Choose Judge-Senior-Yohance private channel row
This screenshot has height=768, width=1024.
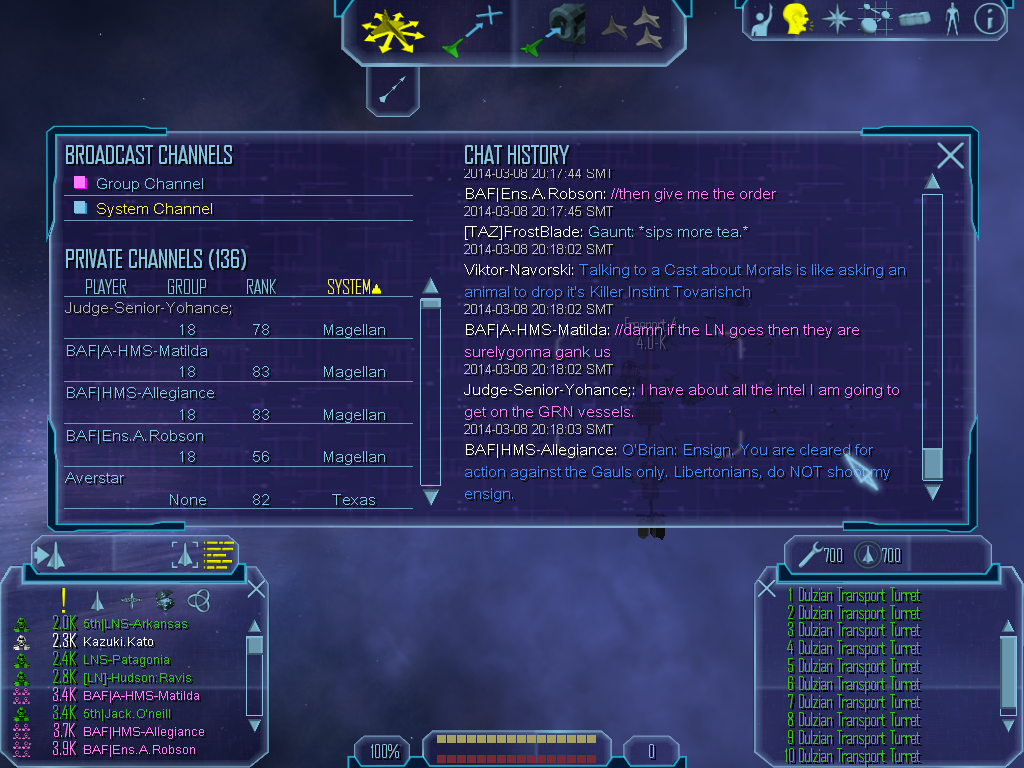point(148,308)
